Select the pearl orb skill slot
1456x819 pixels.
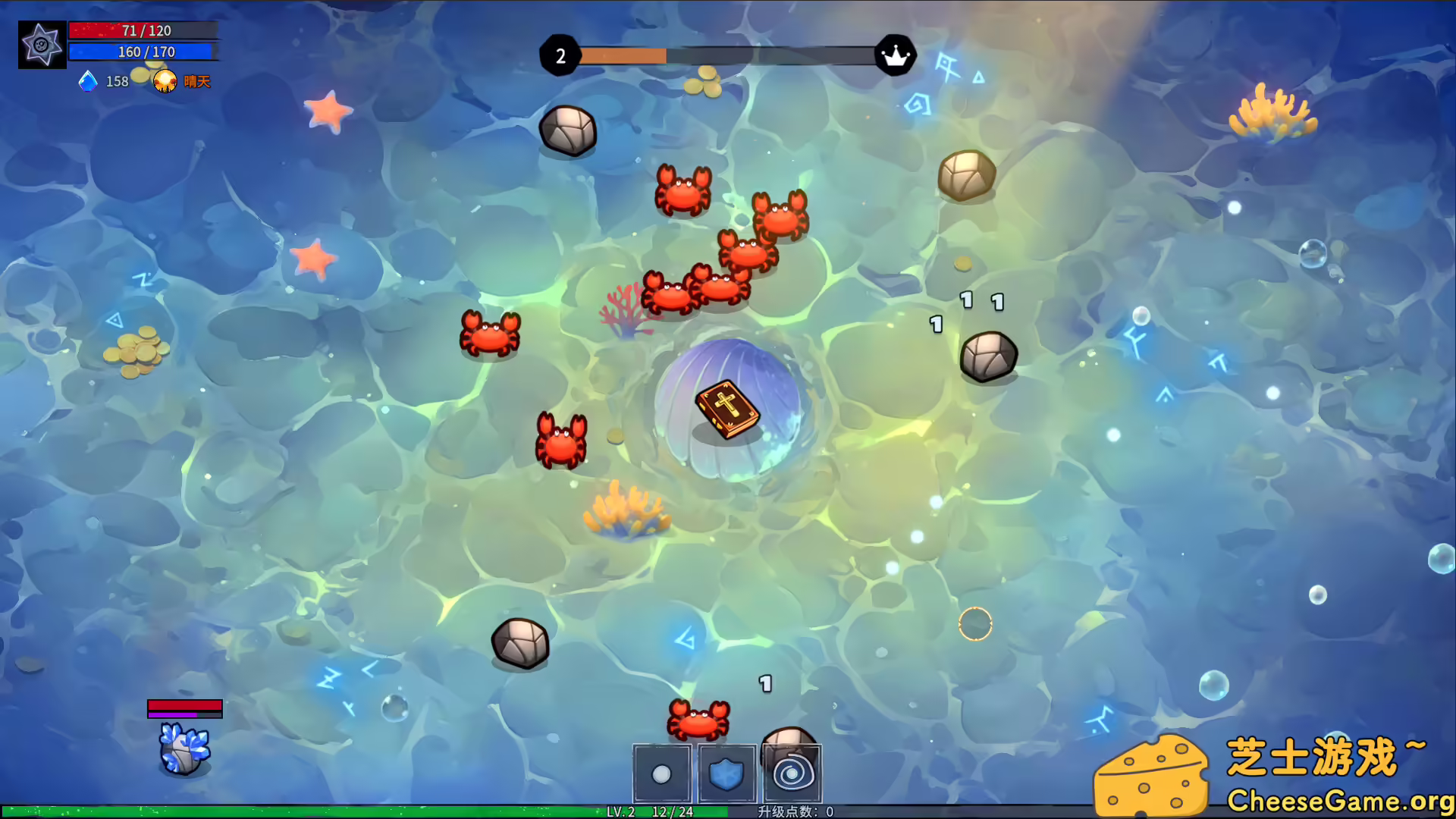[661, 774]
